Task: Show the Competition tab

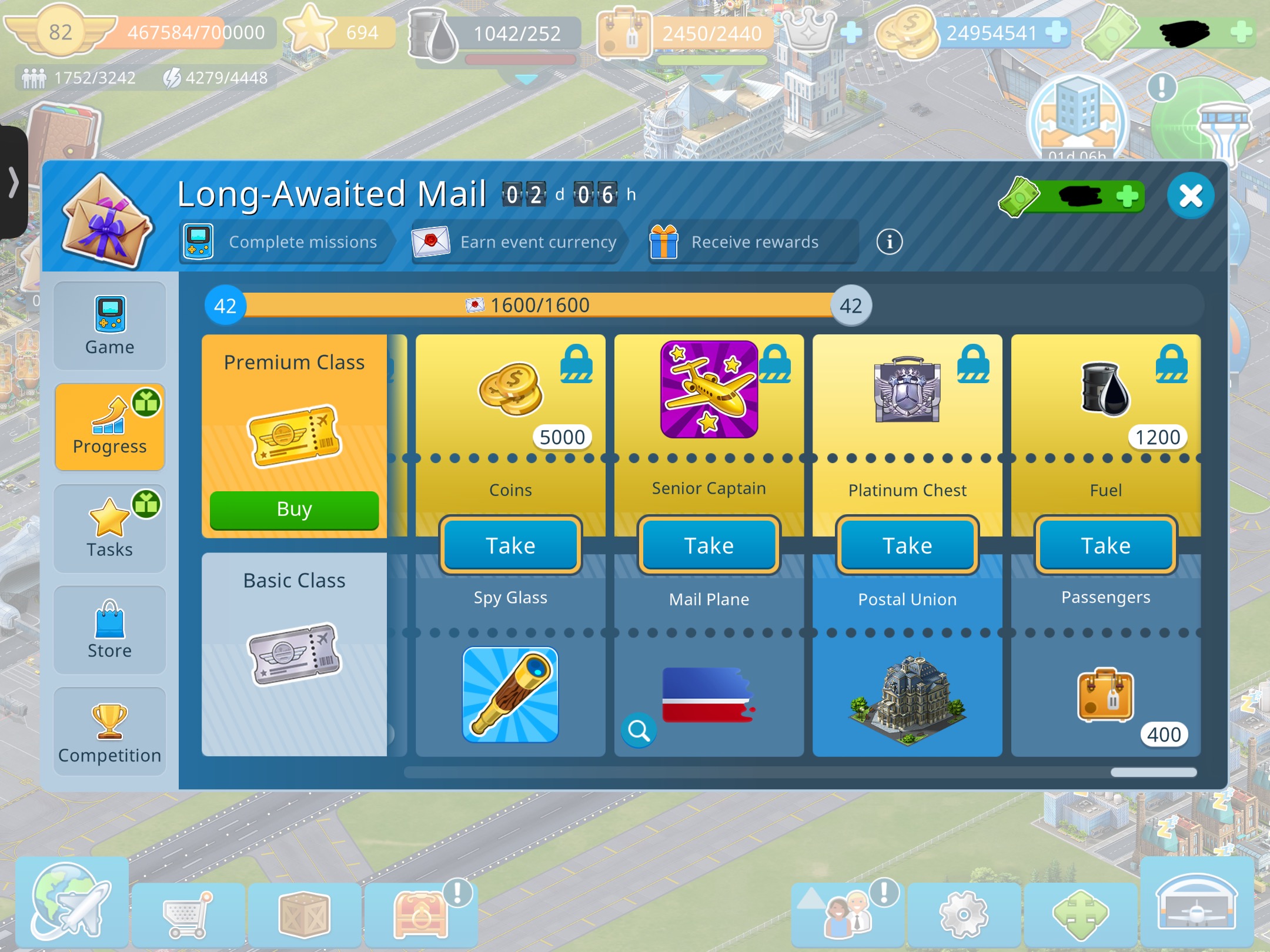Action: click(109, 732)
